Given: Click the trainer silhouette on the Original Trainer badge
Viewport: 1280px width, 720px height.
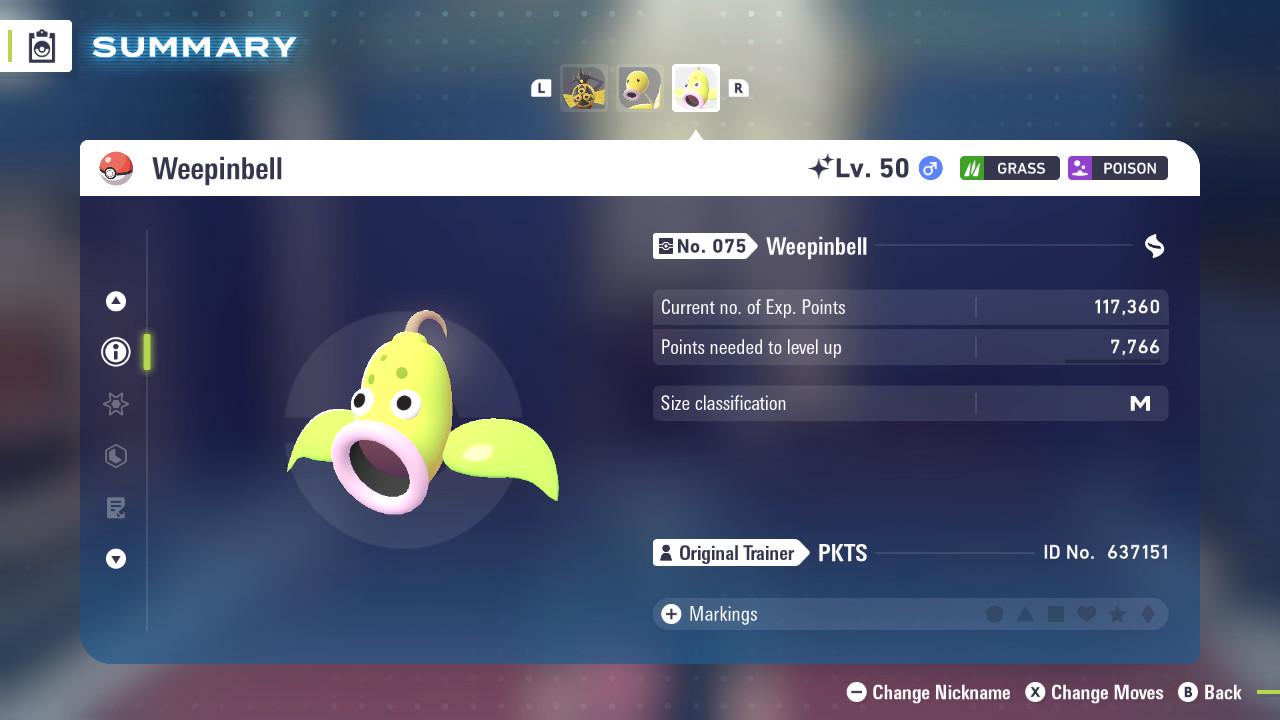Looking at the screenshot, I should (665, 553).
